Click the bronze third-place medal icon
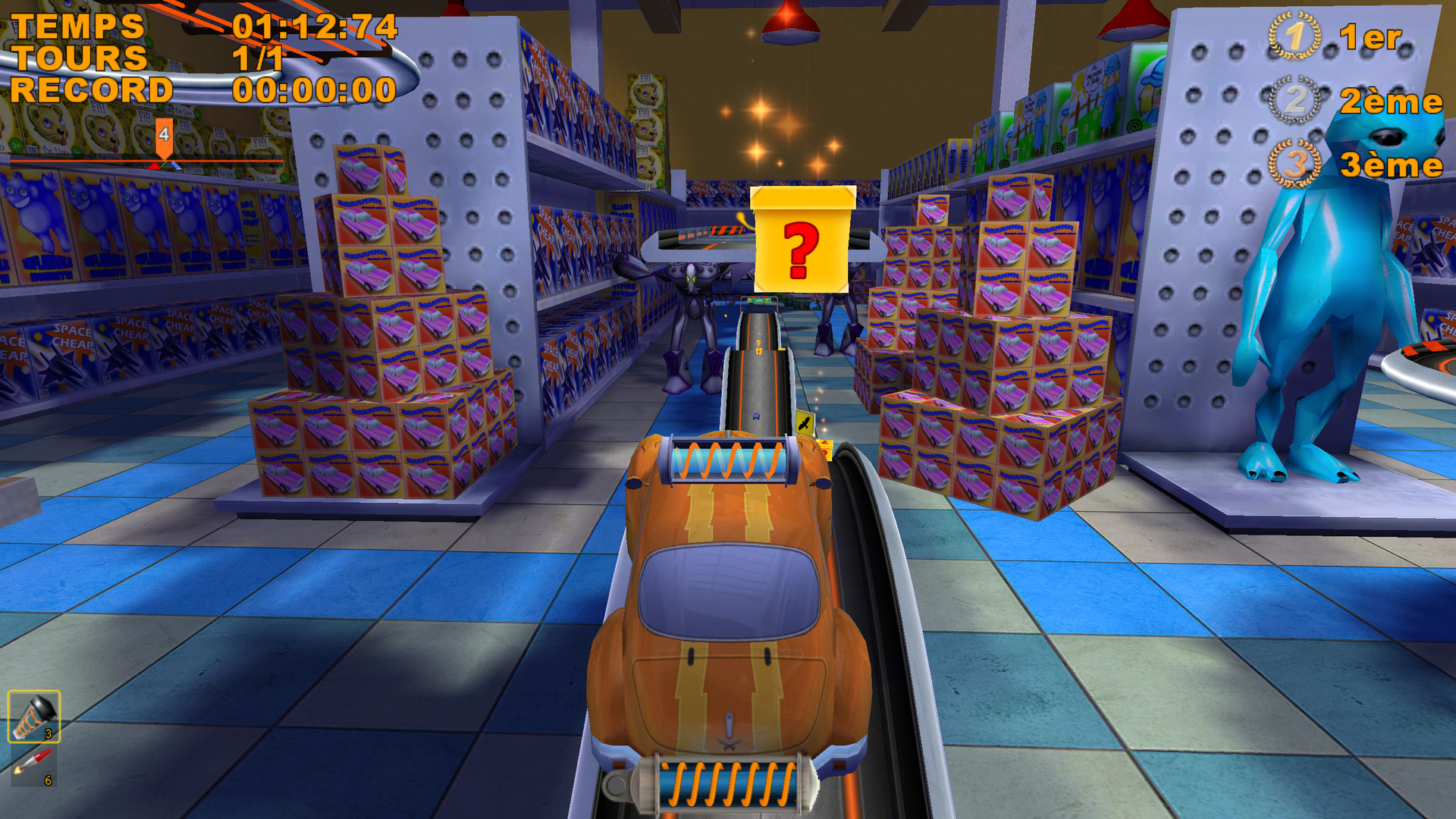 point(1296,160)
